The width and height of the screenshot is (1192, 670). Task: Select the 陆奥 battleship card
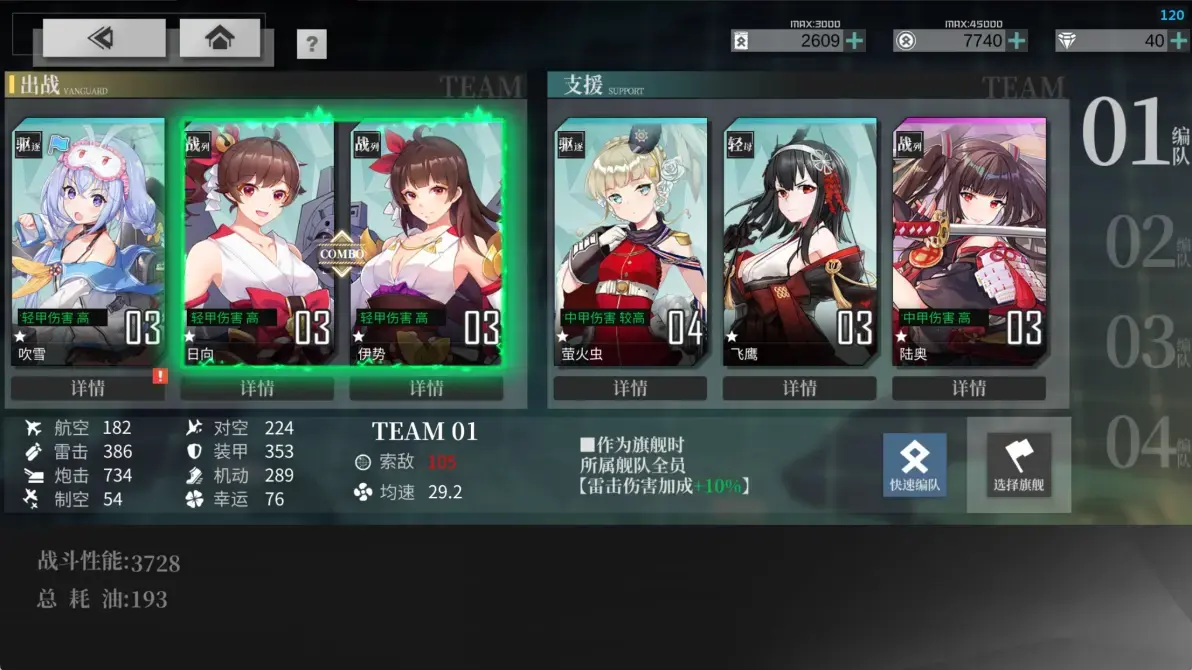click(969, 242)
